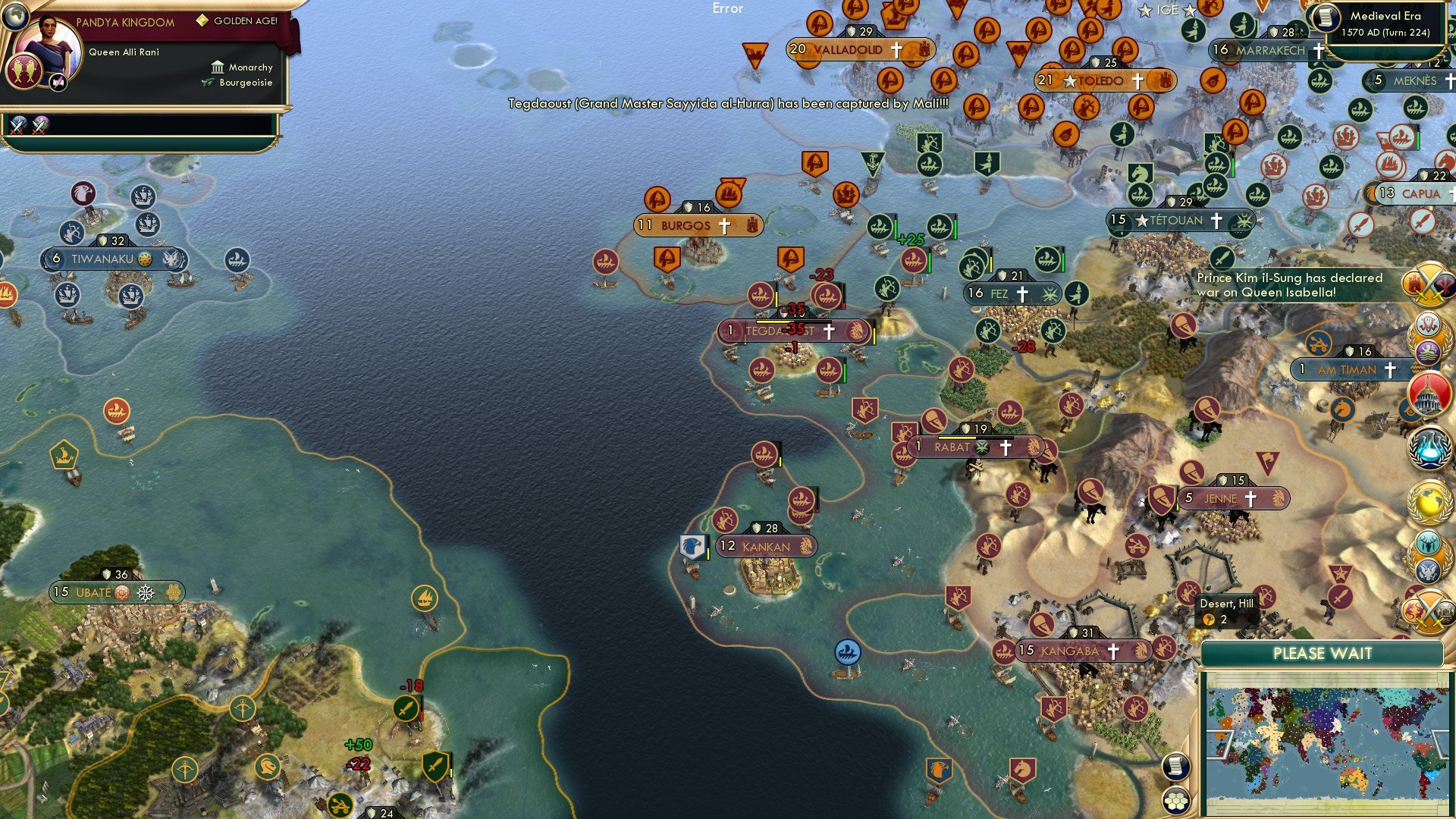The height and width of the screenshot is (819, 1456).
Task: Click the Monarchy government icon
Action: pos(218,67)
